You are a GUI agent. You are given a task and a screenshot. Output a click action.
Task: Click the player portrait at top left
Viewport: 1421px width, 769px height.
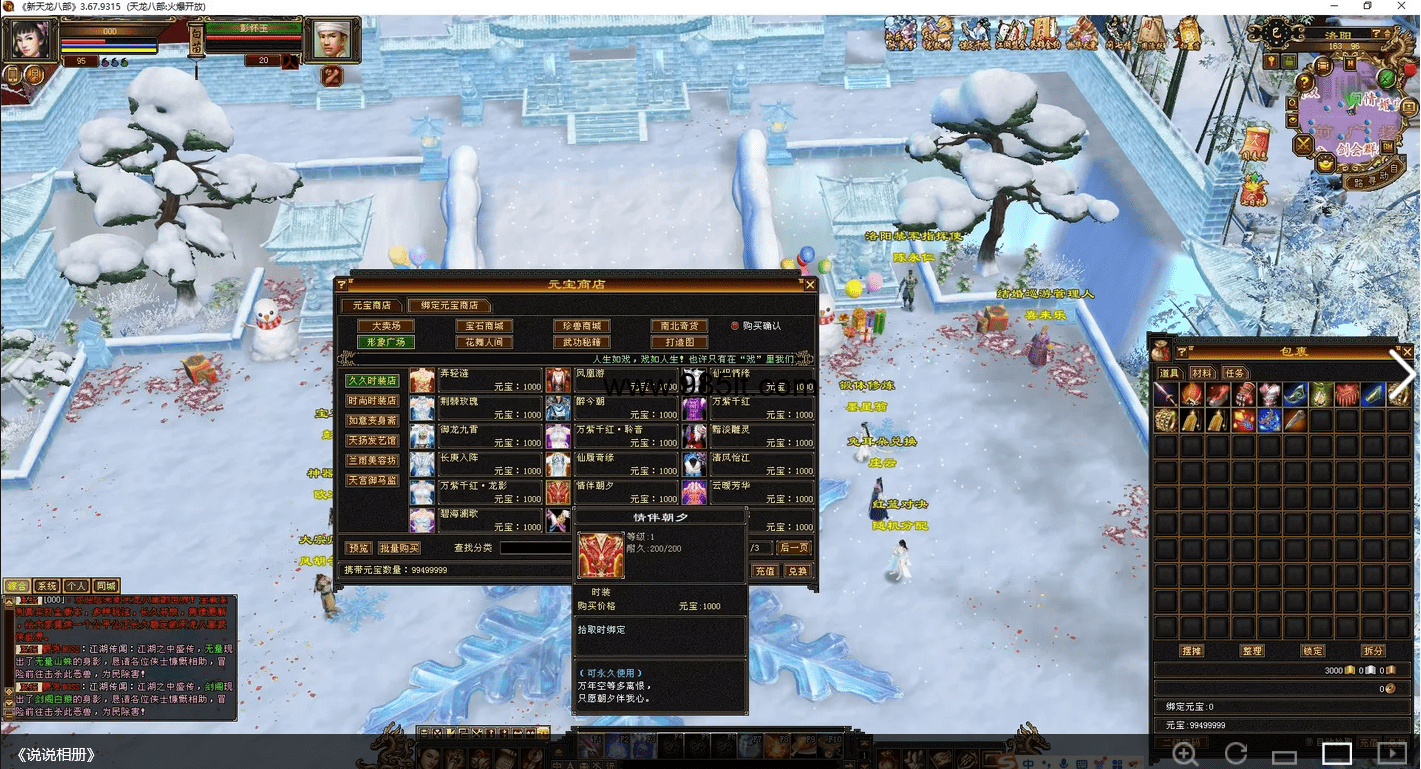tap(30, 40)
